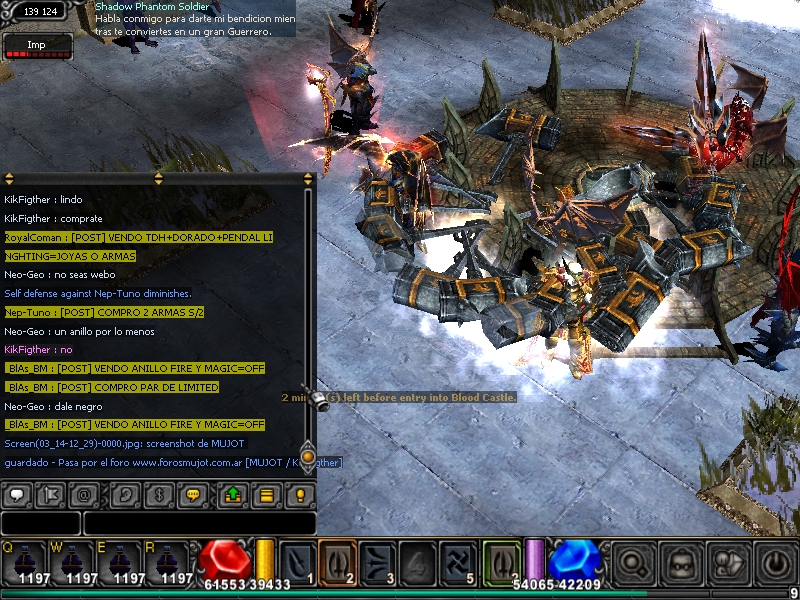Focus the wide chat message input field
This screenshot has height=600, width=800.
[x=199, y=523]
